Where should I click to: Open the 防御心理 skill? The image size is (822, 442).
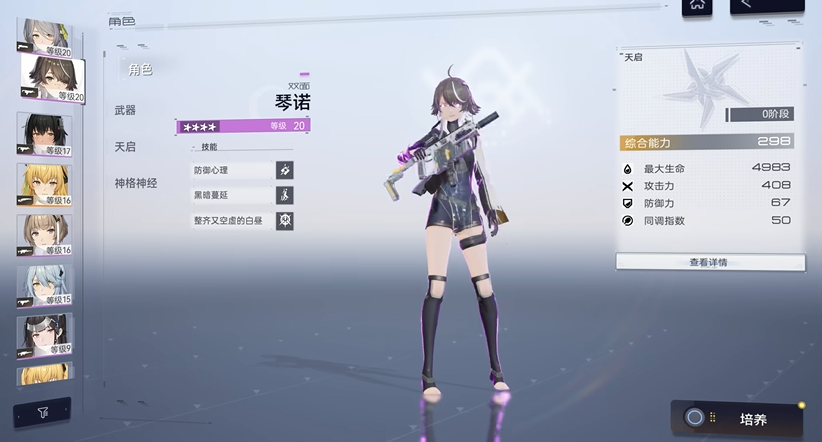pos(243,170)
